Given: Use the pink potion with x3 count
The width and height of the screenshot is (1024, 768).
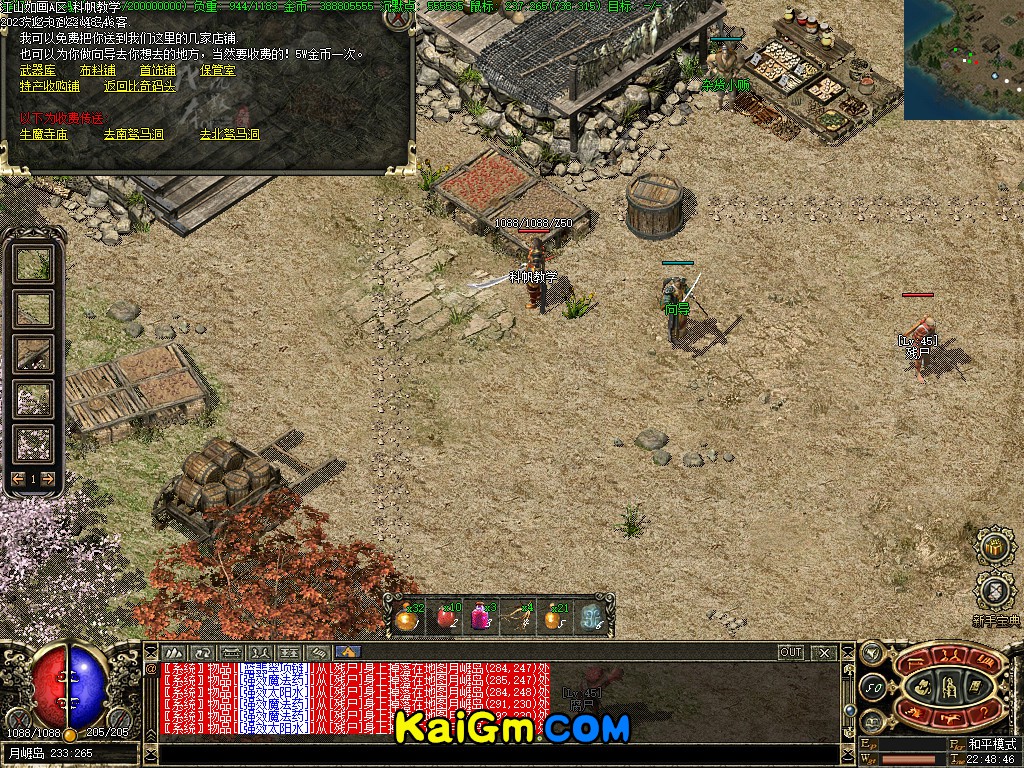Looking at the screenshot, I should click(480, 618).
